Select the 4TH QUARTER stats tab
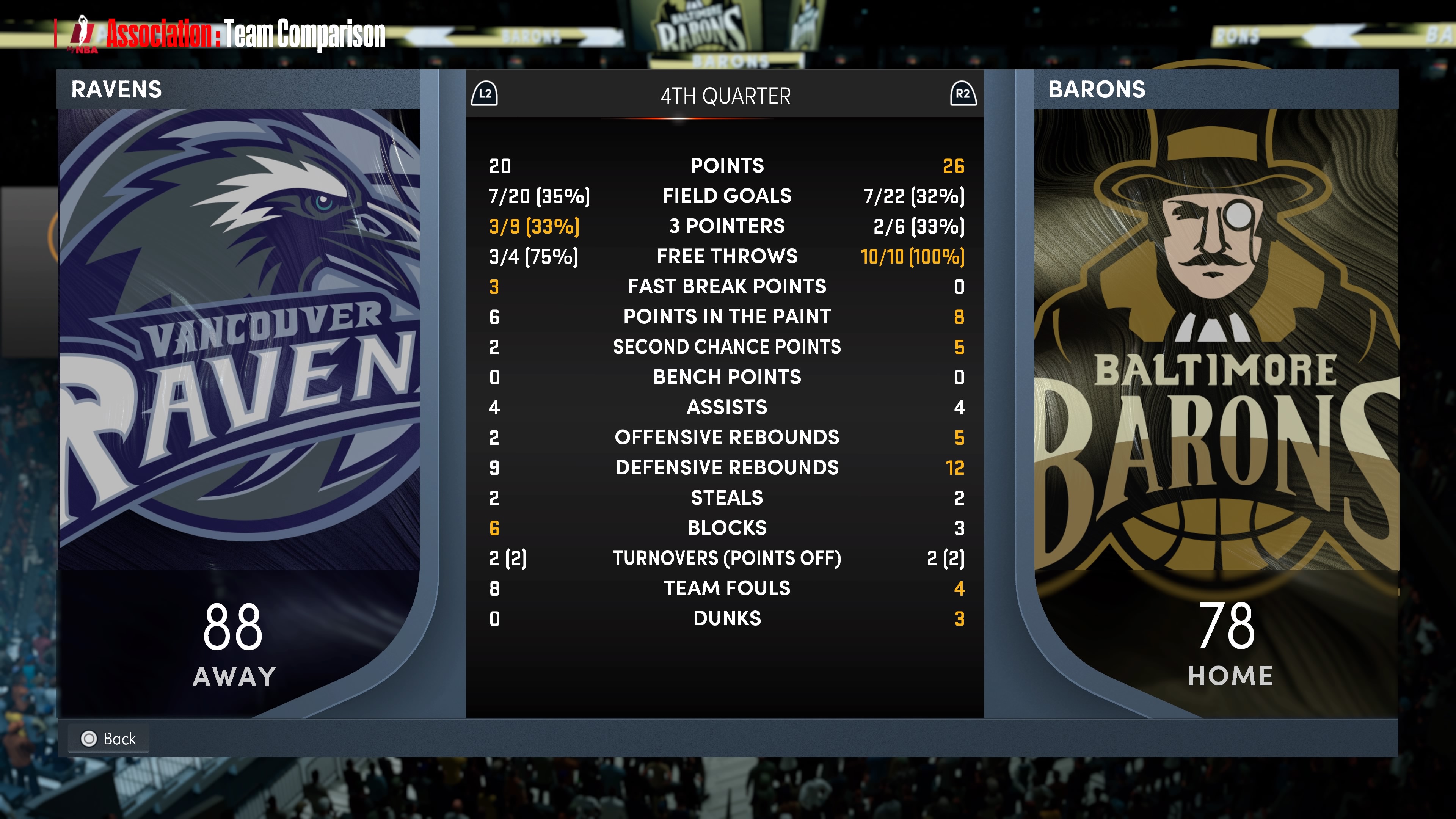This screenshot has height=819, width=1456. (725, 96)
